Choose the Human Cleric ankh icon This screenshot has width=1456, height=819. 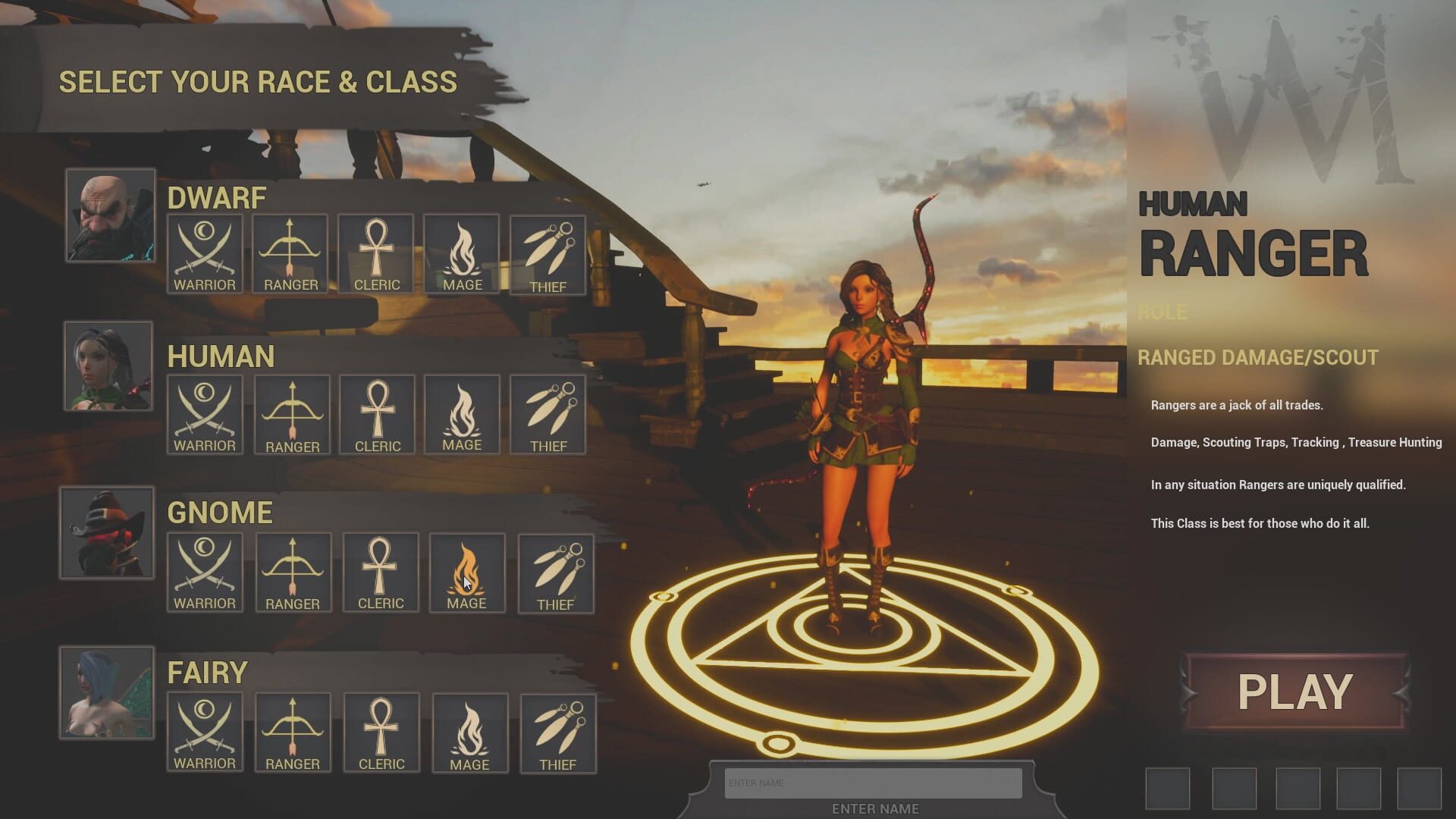pyautogui.click(x=376, y=413)
